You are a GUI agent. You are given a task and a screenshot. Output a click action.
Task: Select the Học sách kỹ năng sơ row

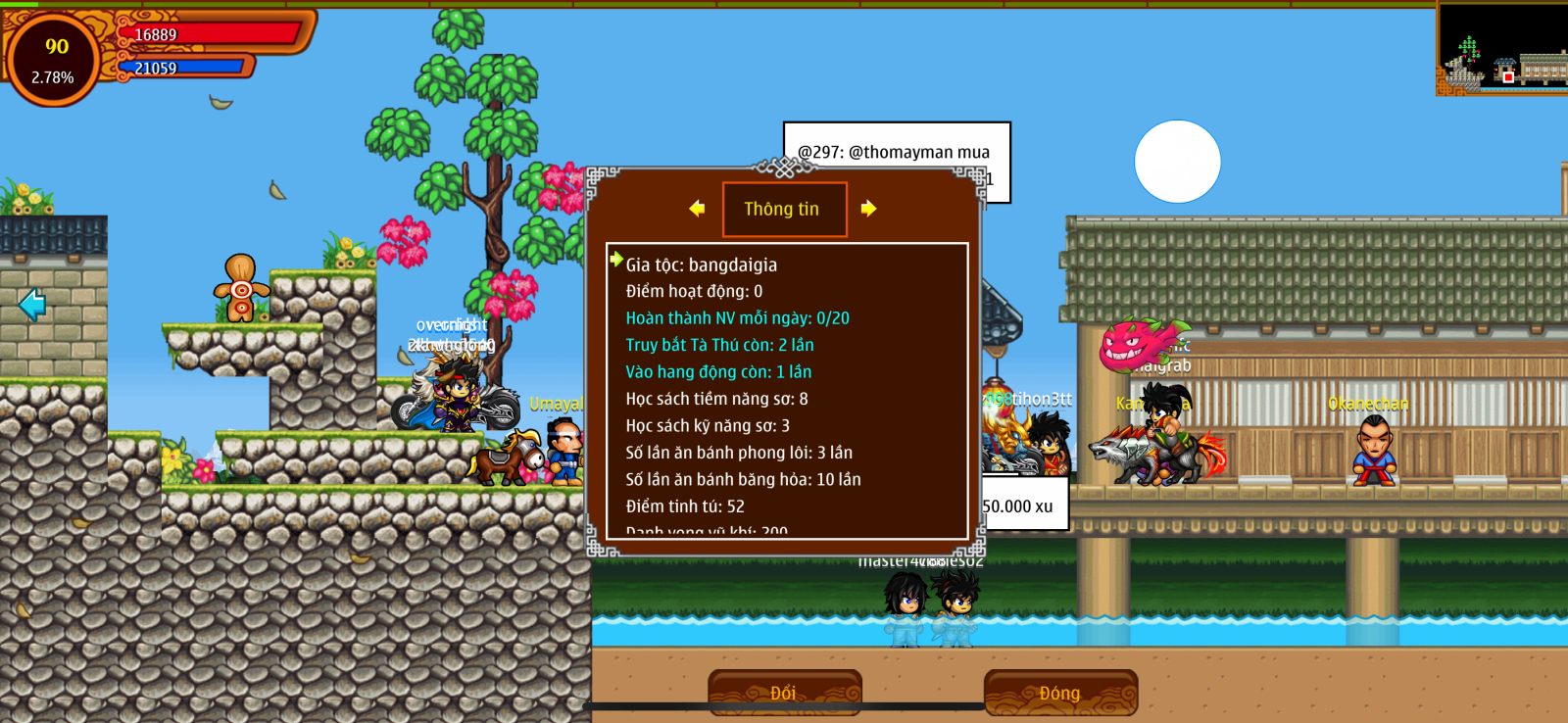click(x=708, y=426)
